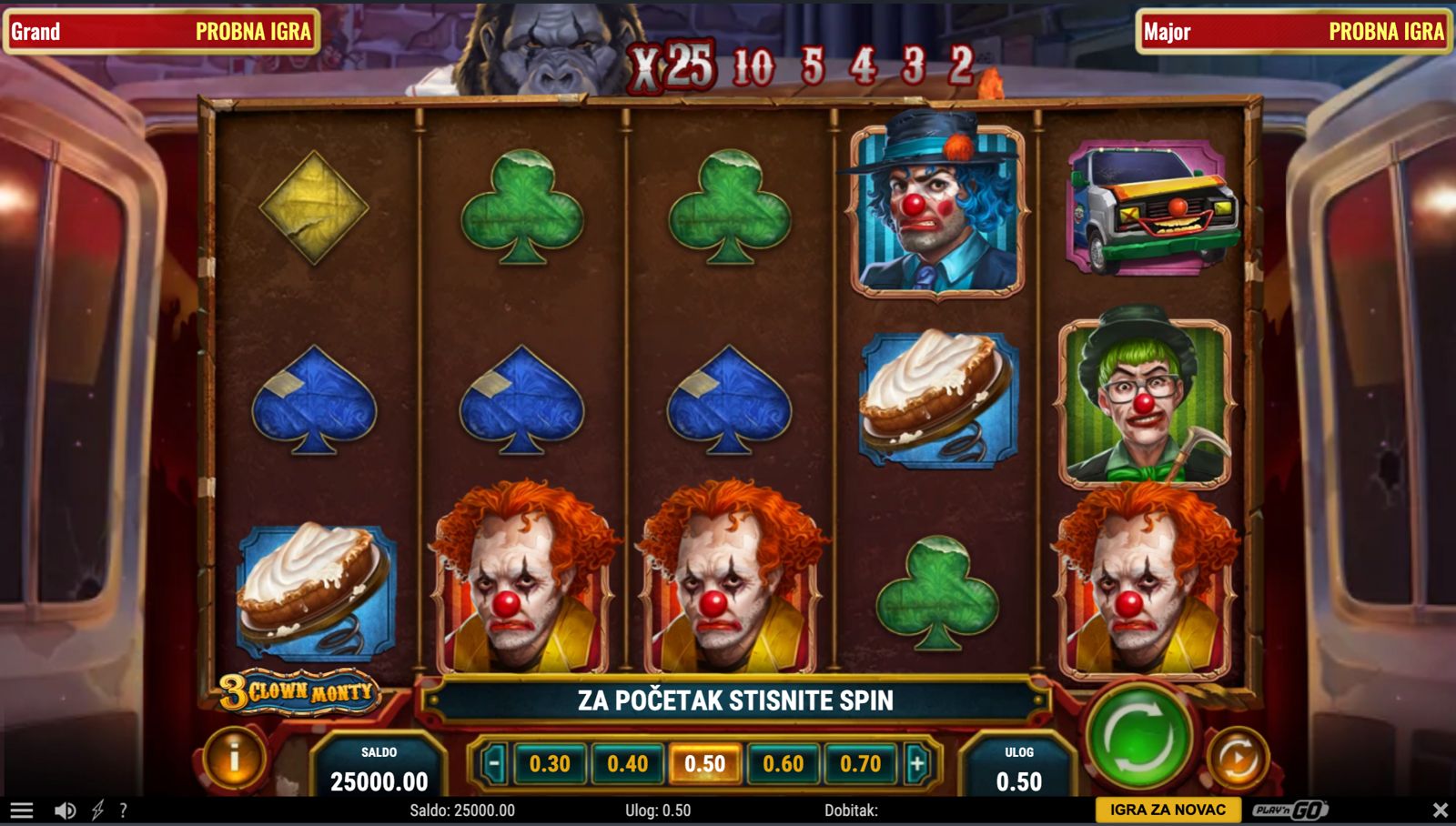The width and height of the screenshot is (1456, 826).
Task: Choose the 0.40 bet amount
Action: 628,763
